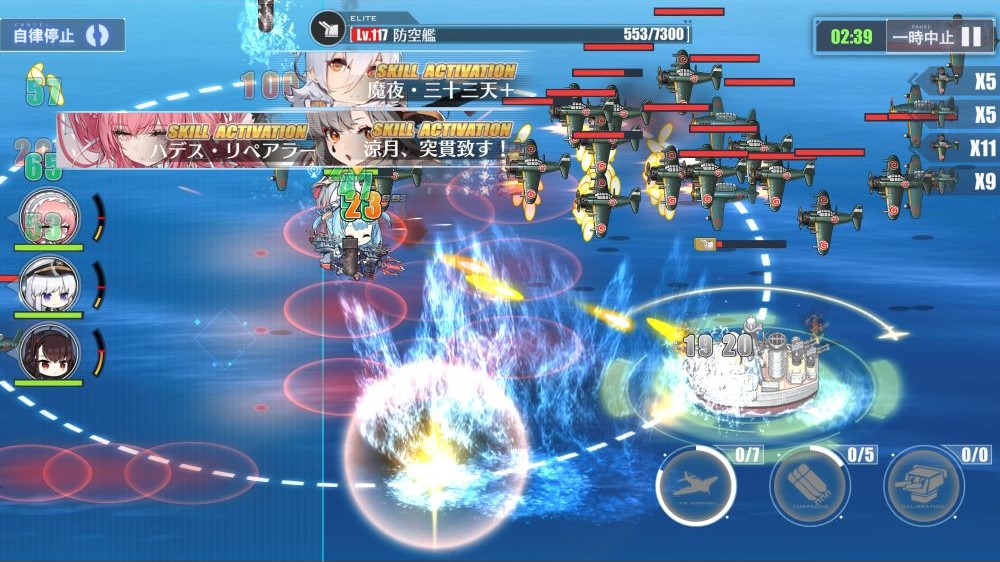Select the pink-haired shipgirl portrait

(x=50, y=216)
